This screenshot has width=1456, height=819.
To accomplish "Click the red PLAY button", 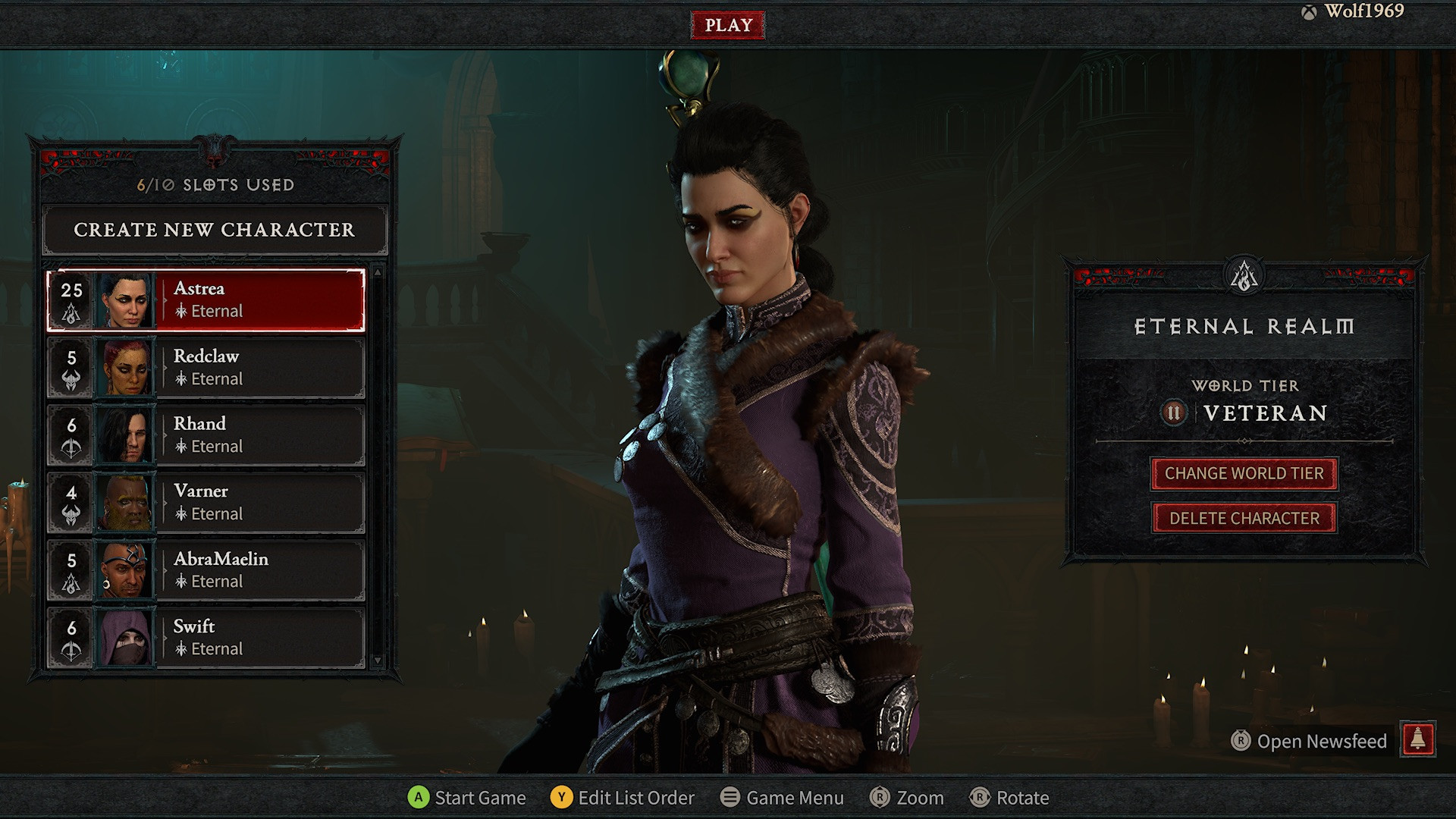I will point(728,25).
